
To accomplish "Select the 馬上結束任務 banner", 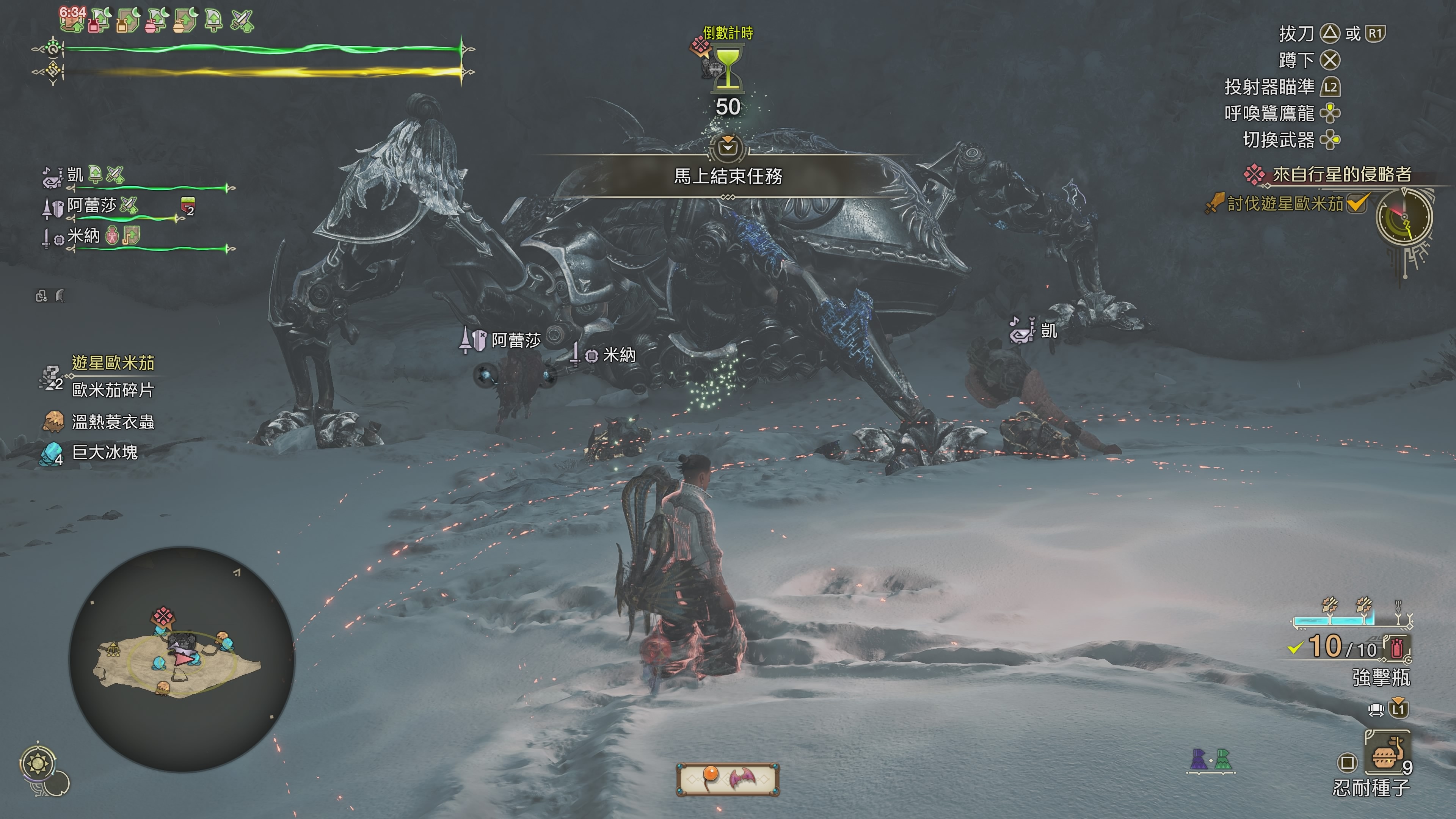I will [728, 176].
